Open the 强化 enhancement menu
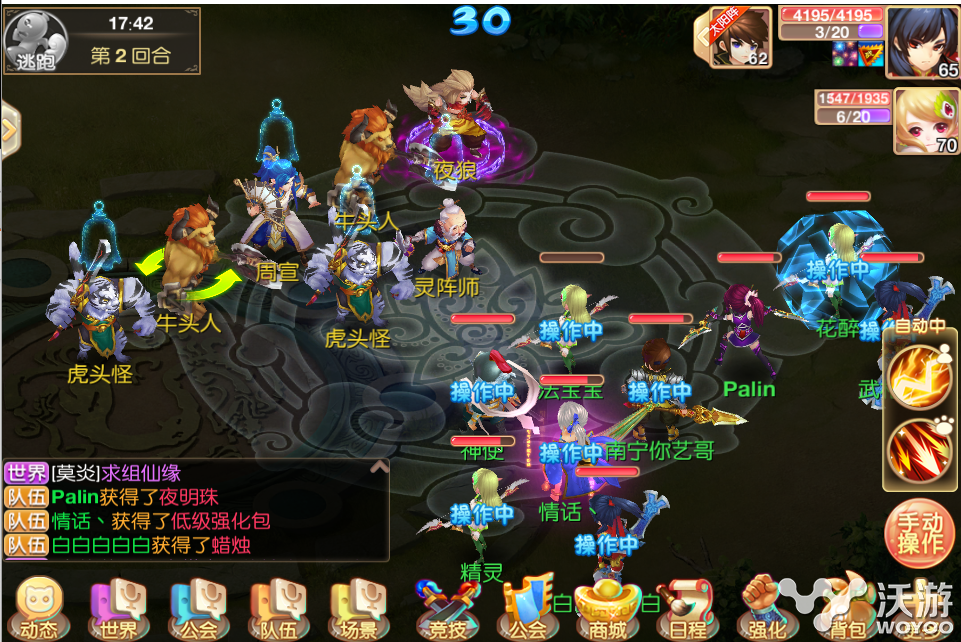Viewport: 961px width, 642px height. tap(767, 606)
